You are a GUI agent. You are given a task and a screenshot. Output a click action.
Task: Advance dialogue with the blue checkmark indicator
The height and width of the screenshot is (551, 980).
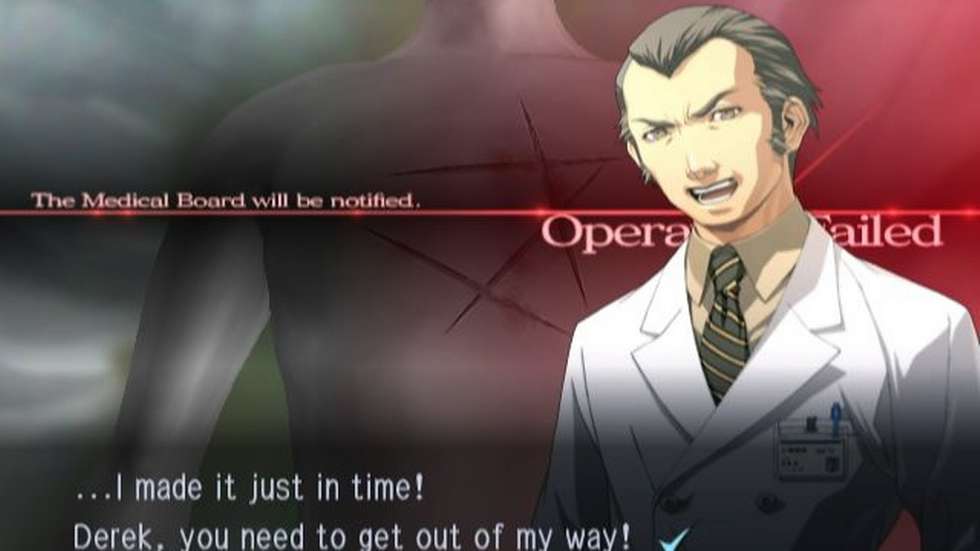676,540
